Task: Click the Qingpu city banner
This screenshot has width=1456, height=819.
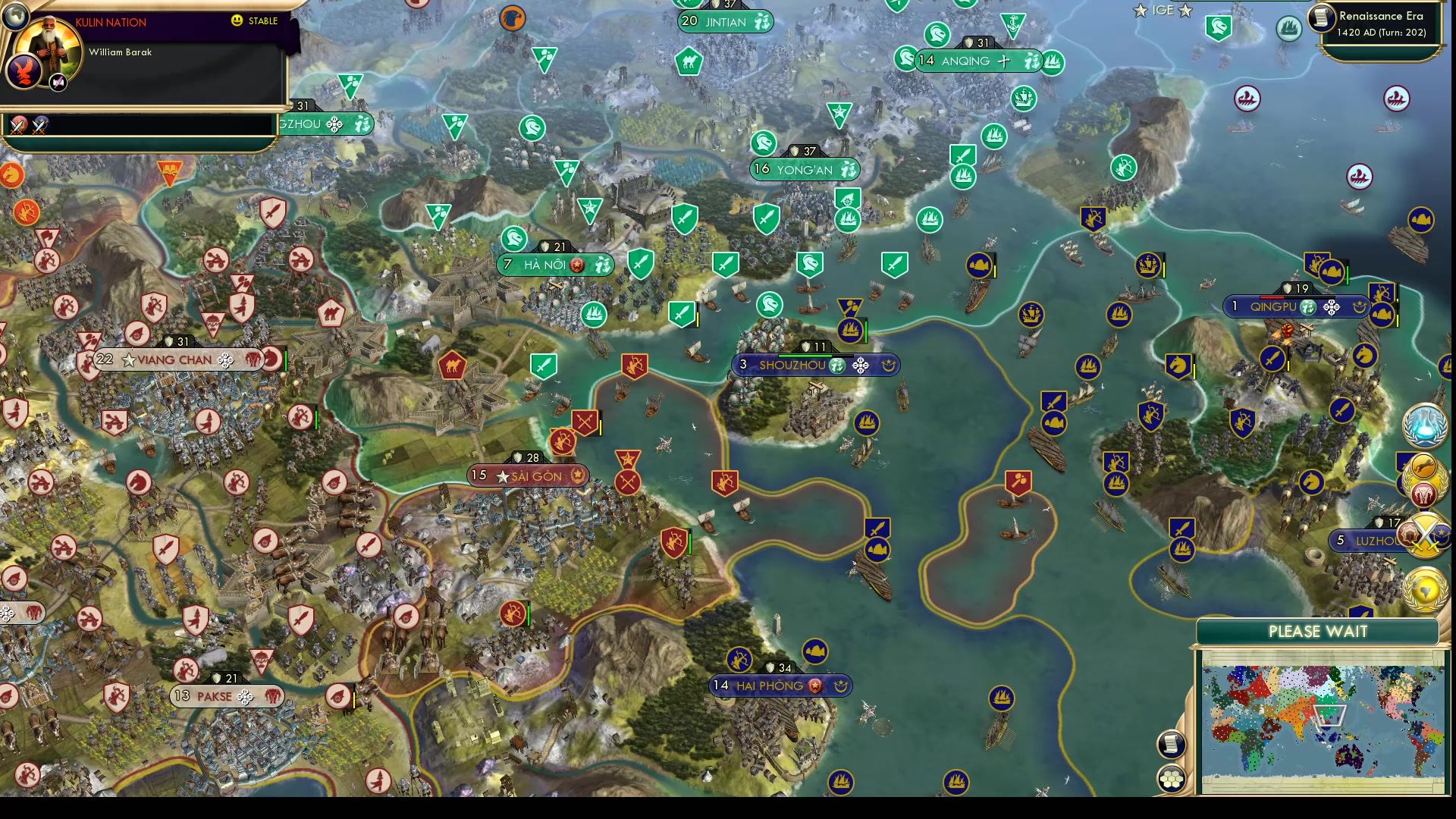Action: point(1293,307)
